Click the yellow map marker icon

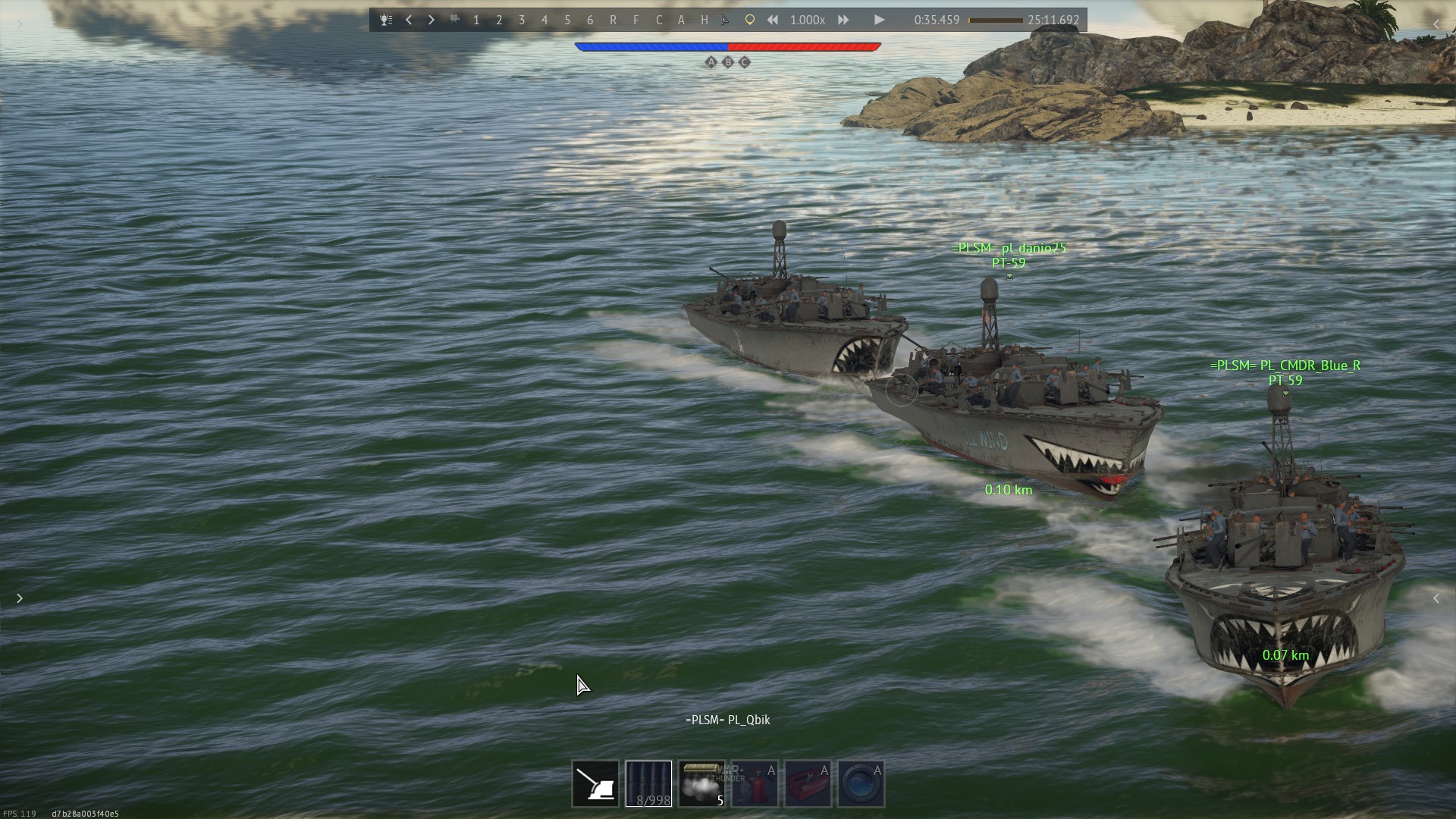pos(749,20)
